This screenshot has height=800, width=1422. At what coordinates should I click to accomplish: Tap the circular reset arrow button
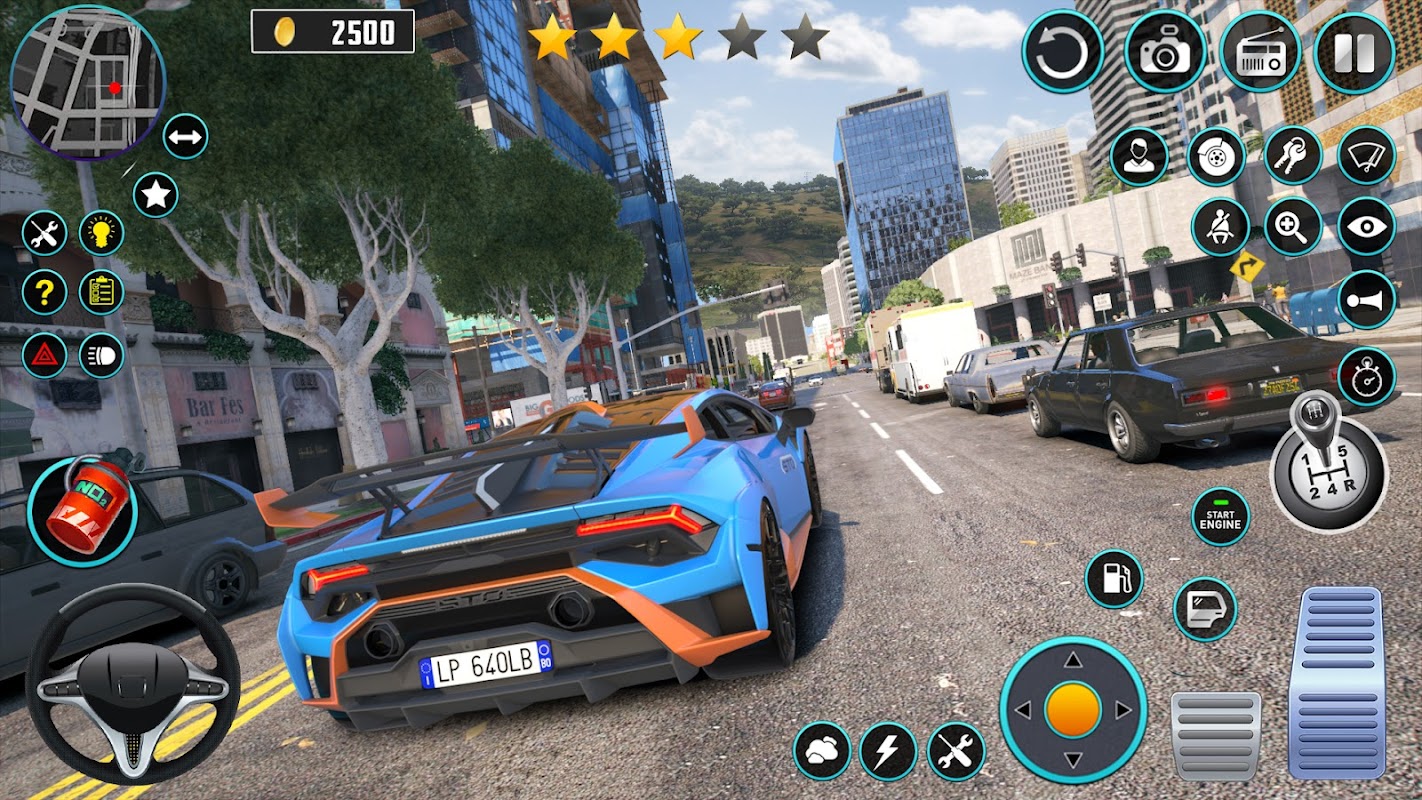click(x=1062, y=52)
